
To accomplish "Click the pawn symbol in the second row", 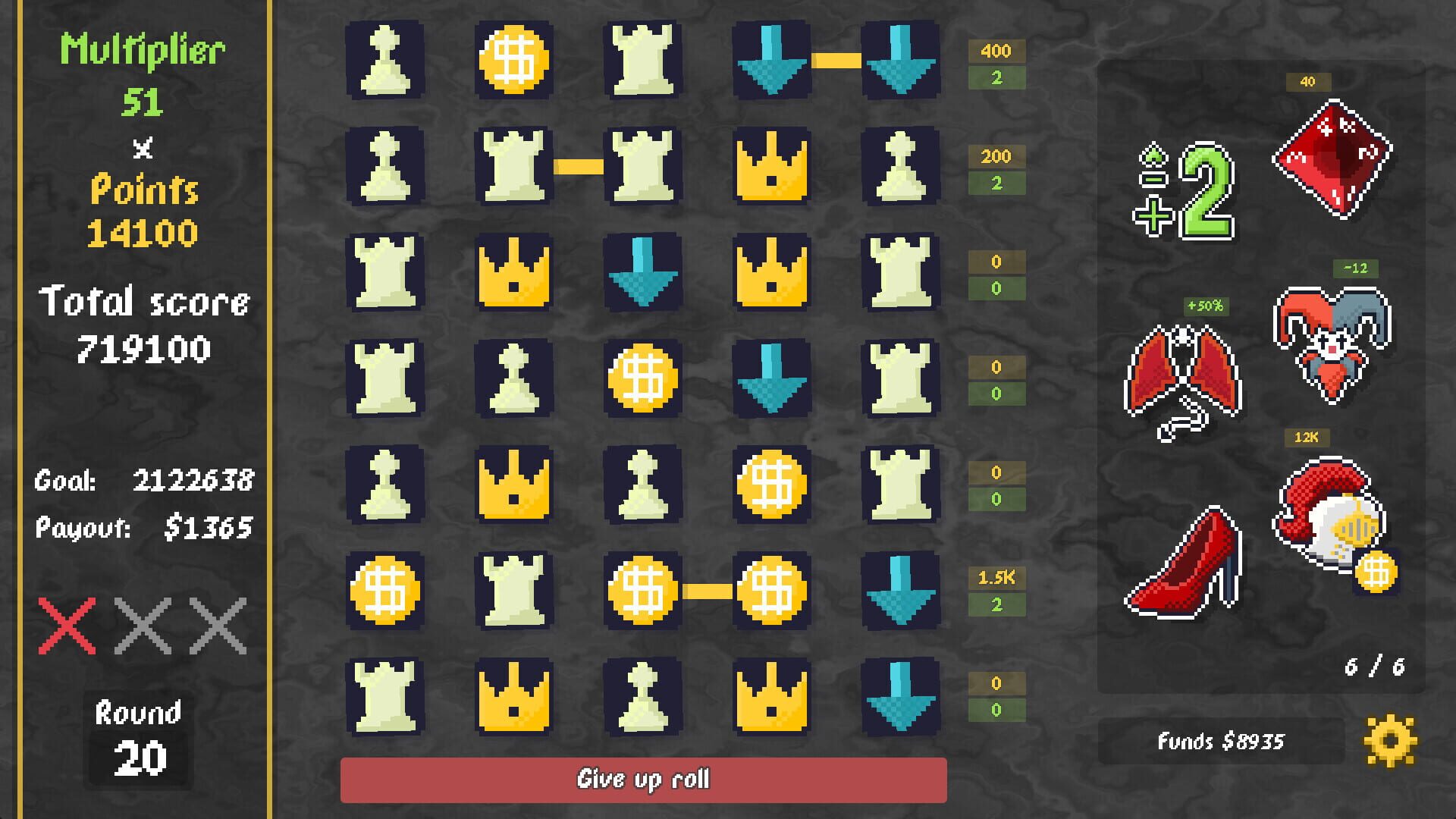I will tap(384, 165).
